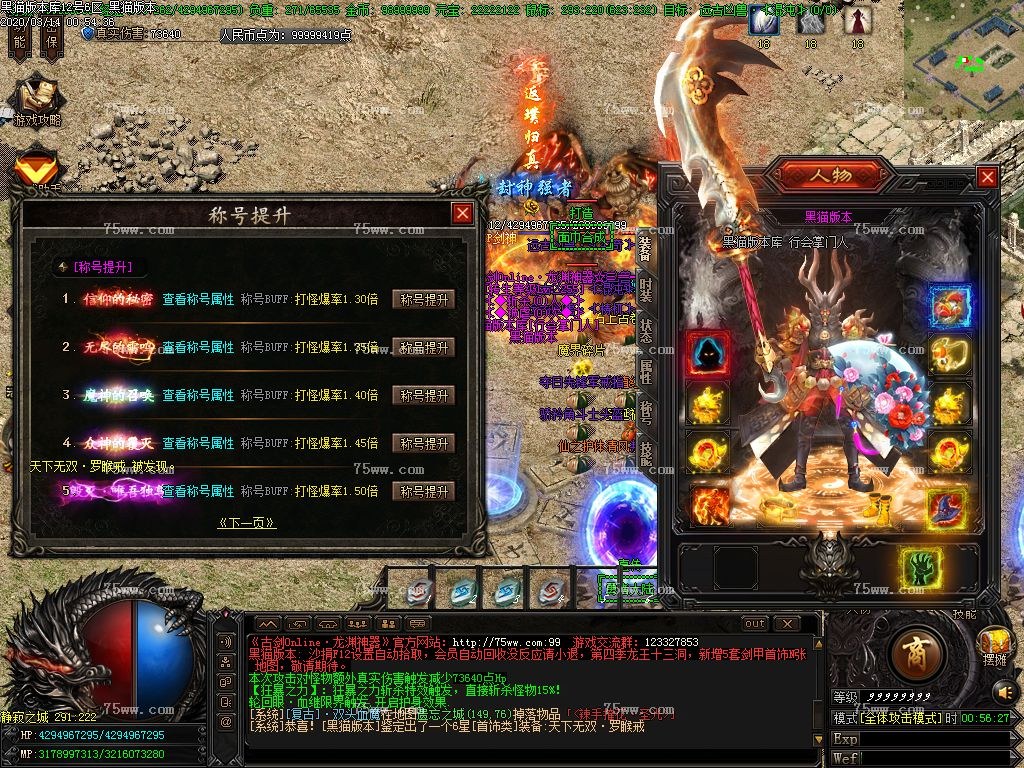The width and height of the screenshot is (1024, 768).
Task: Open the 摆摊 stall button
Action: click(x=995, y=645)
